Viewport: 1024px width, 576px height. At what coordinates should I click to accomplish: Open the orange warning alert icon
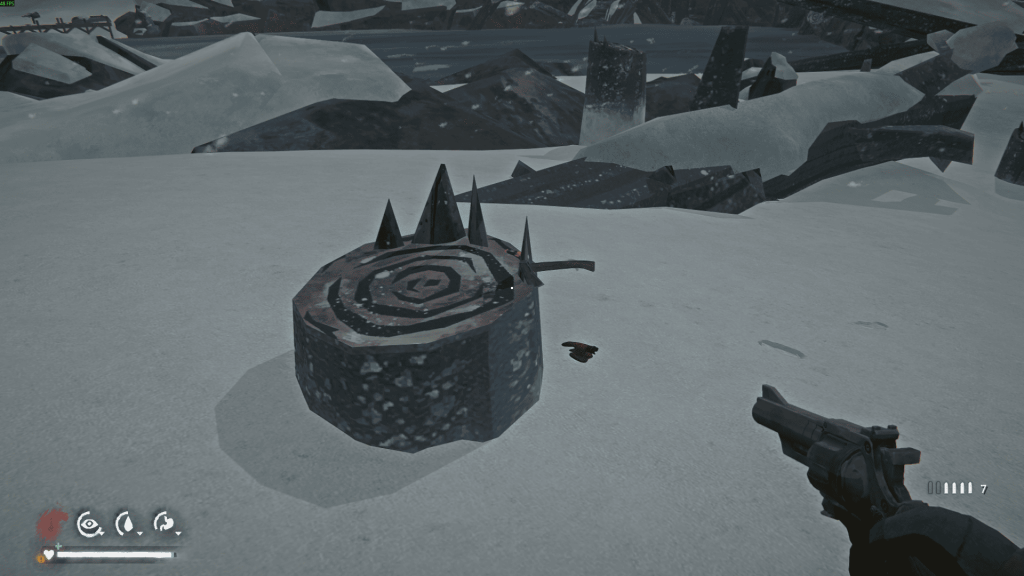click(40, 557)
